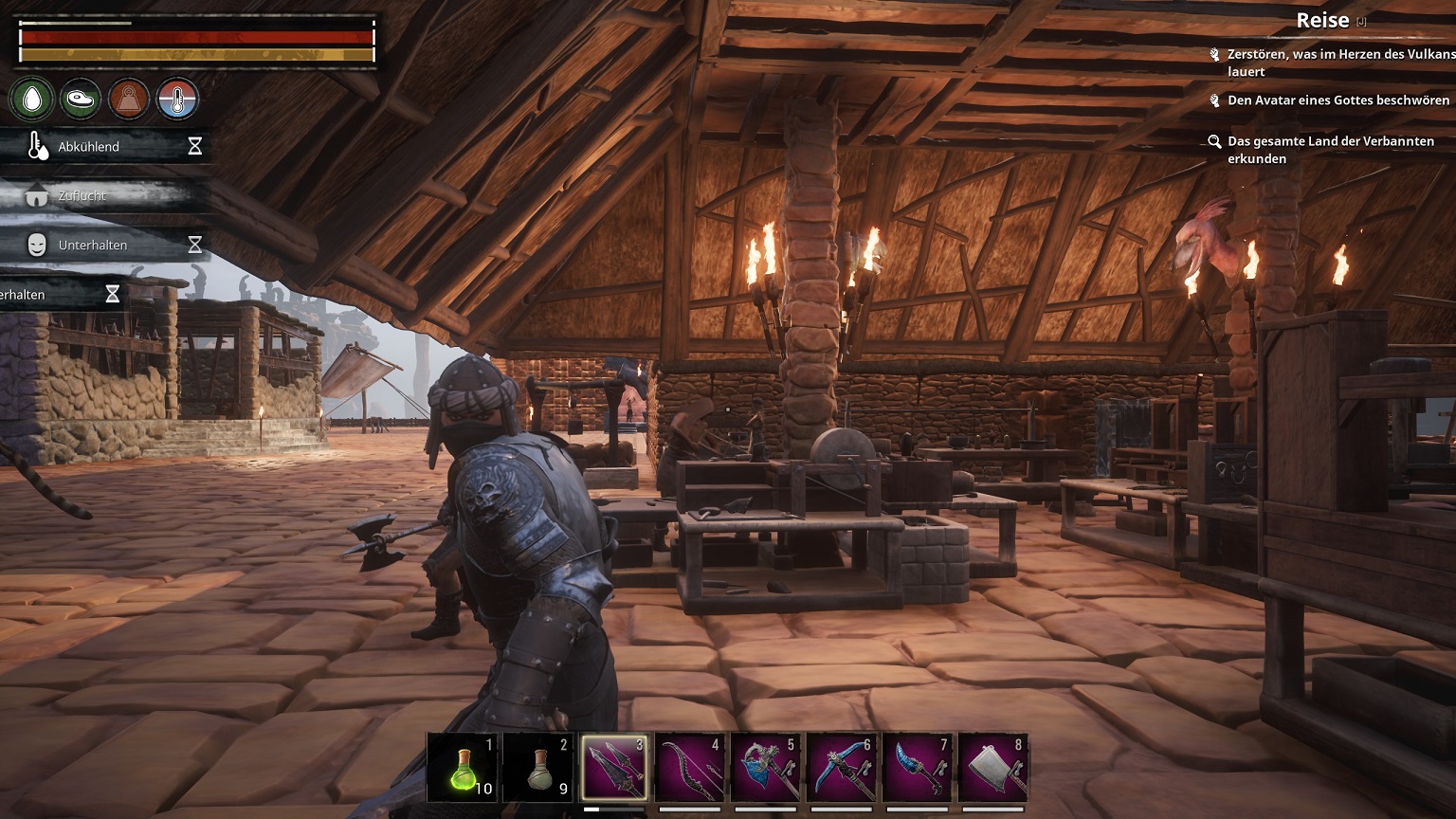Select the 'Den Avatar eines Gottes beschwören' objective
The width and height of the screenshot is (1456, 819).
coord(1338,100)
